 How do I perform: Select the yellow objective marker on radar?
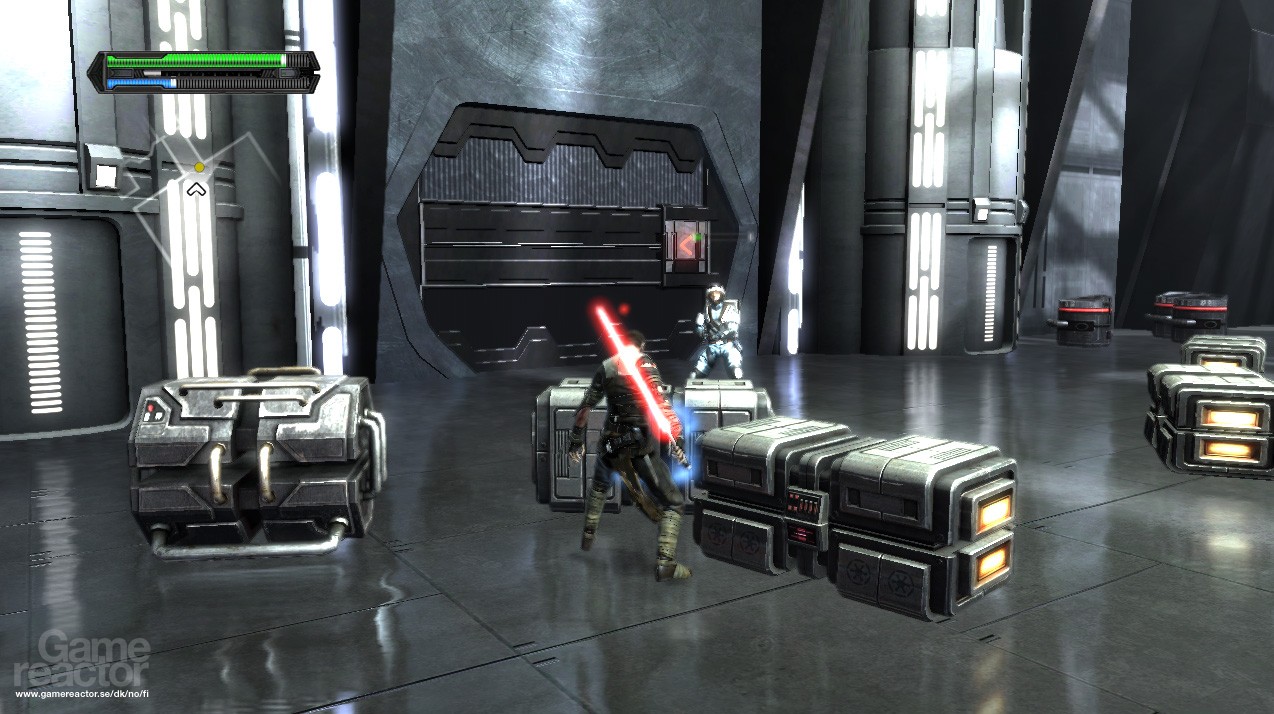[200, 167]
